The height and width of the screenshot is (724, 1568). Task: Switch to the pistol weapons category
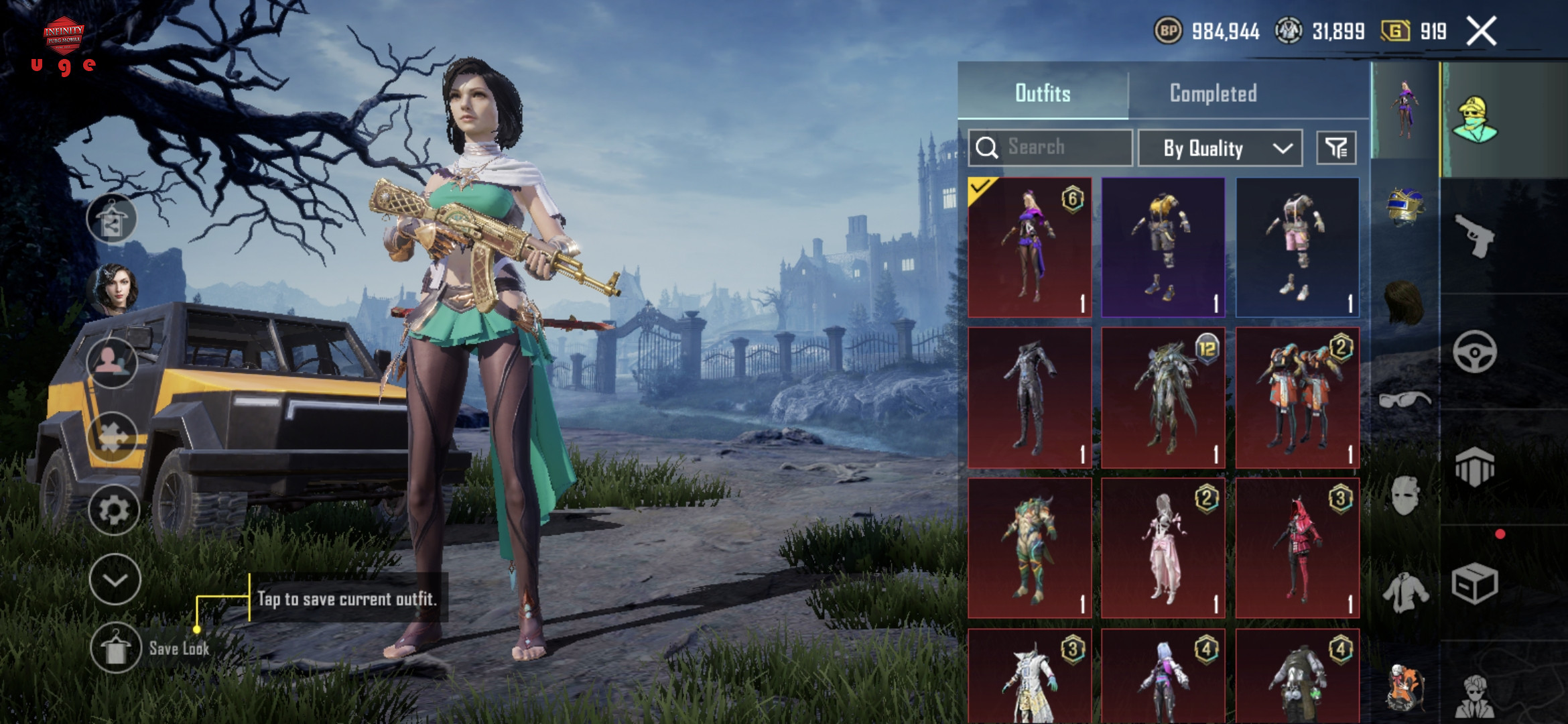click(x=1475, y=236)
